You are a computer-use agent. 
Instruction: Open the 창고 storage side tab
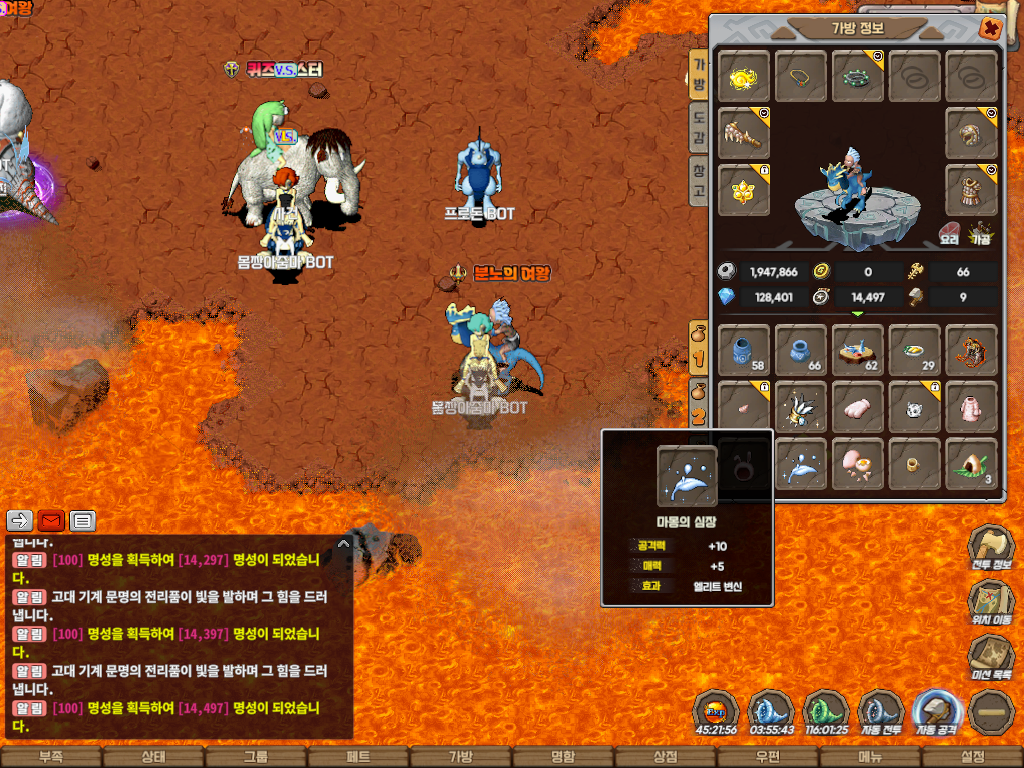pyautogui.click(x=700, y=180)
